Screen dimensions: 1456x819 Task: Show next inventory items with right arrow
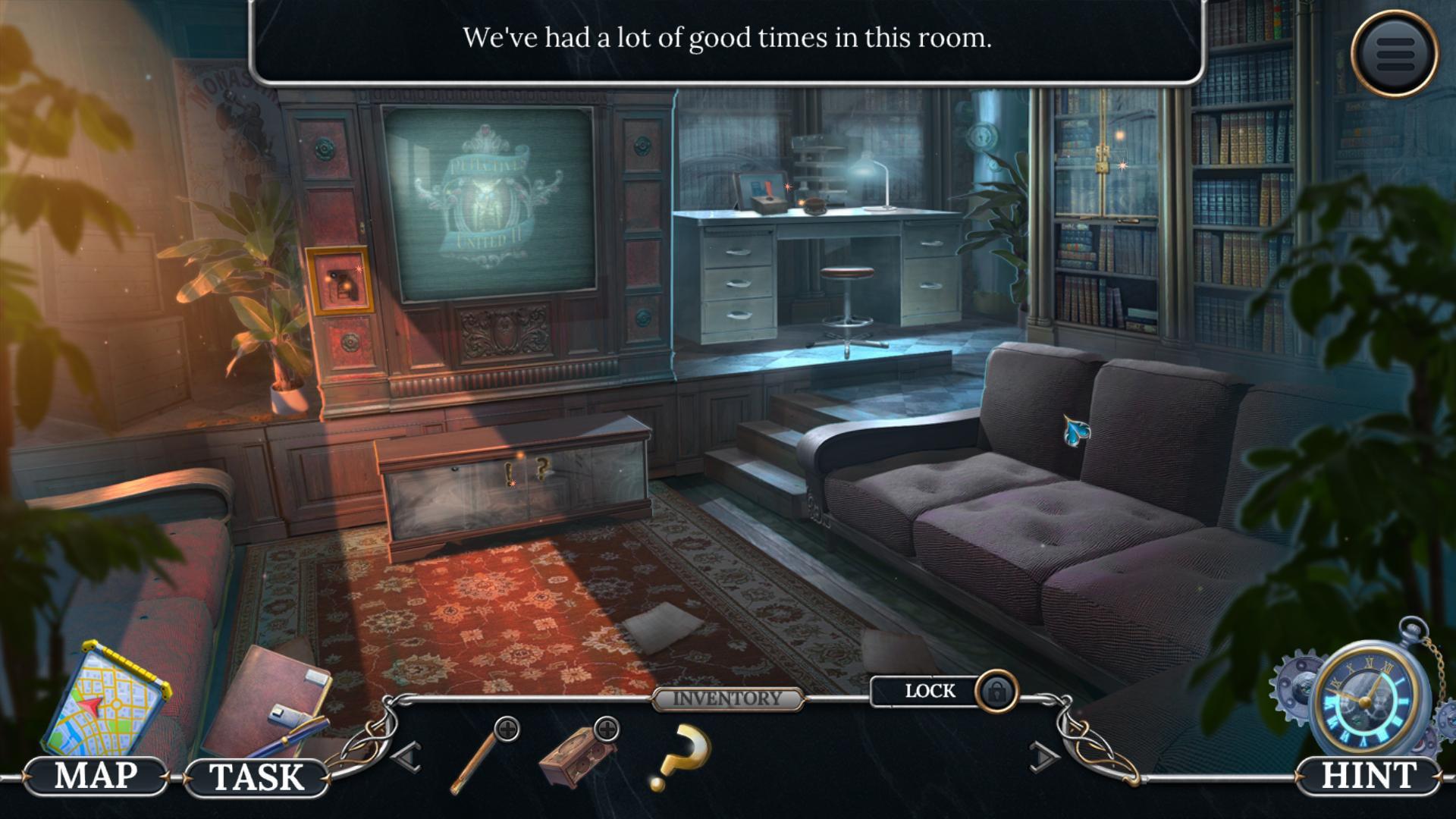[x=1043, y=757]
